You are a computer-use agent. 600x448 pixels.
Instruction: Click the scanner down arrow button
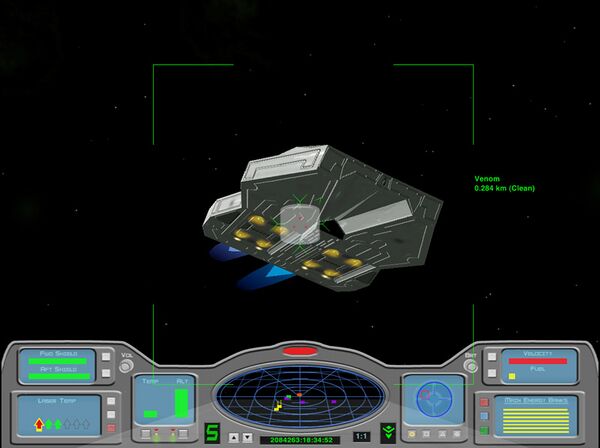point(246,437)
